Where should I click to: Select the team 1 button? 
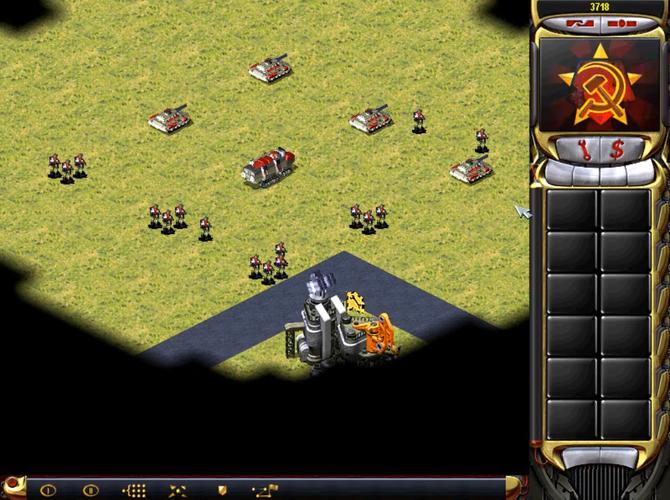pos(47,490)
